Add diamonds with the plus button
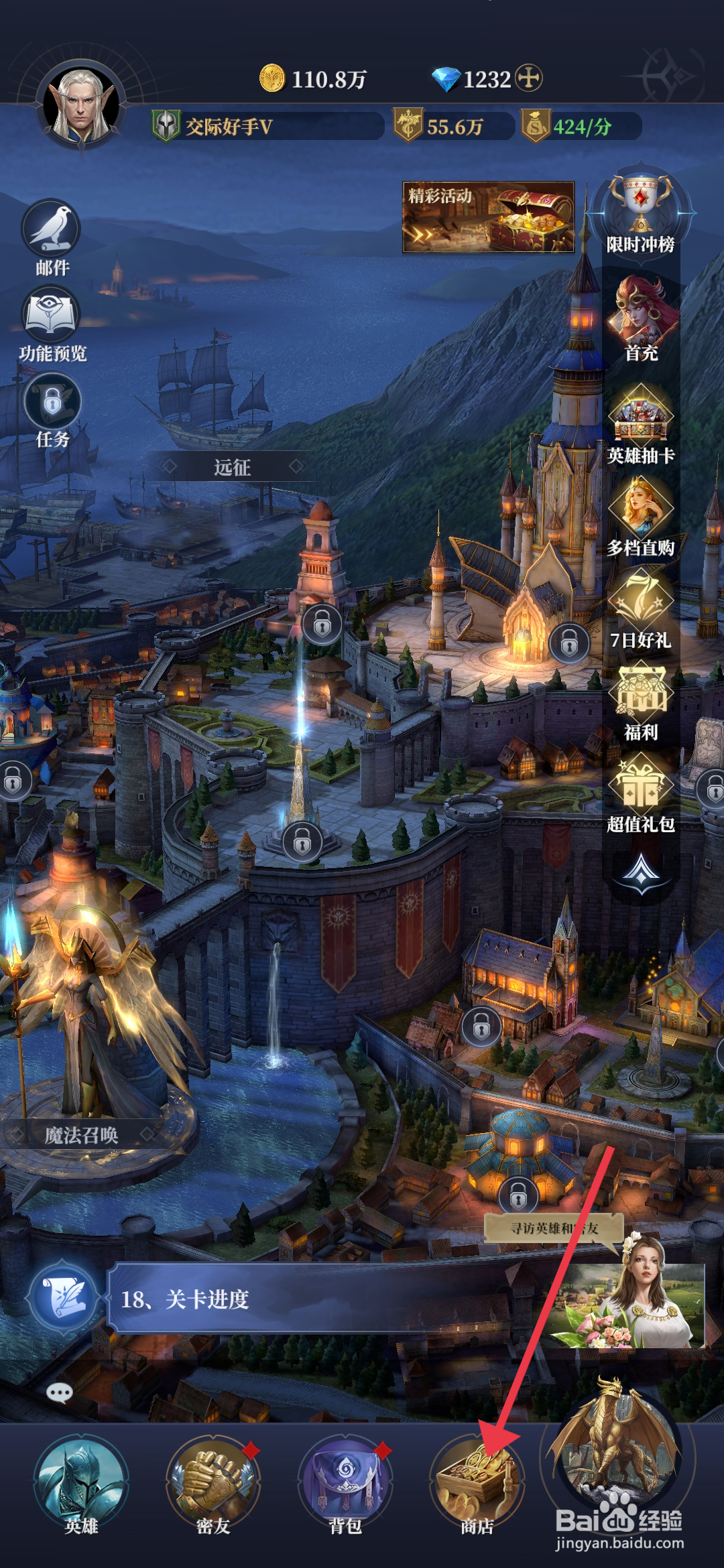 click(x=529, y=78)
